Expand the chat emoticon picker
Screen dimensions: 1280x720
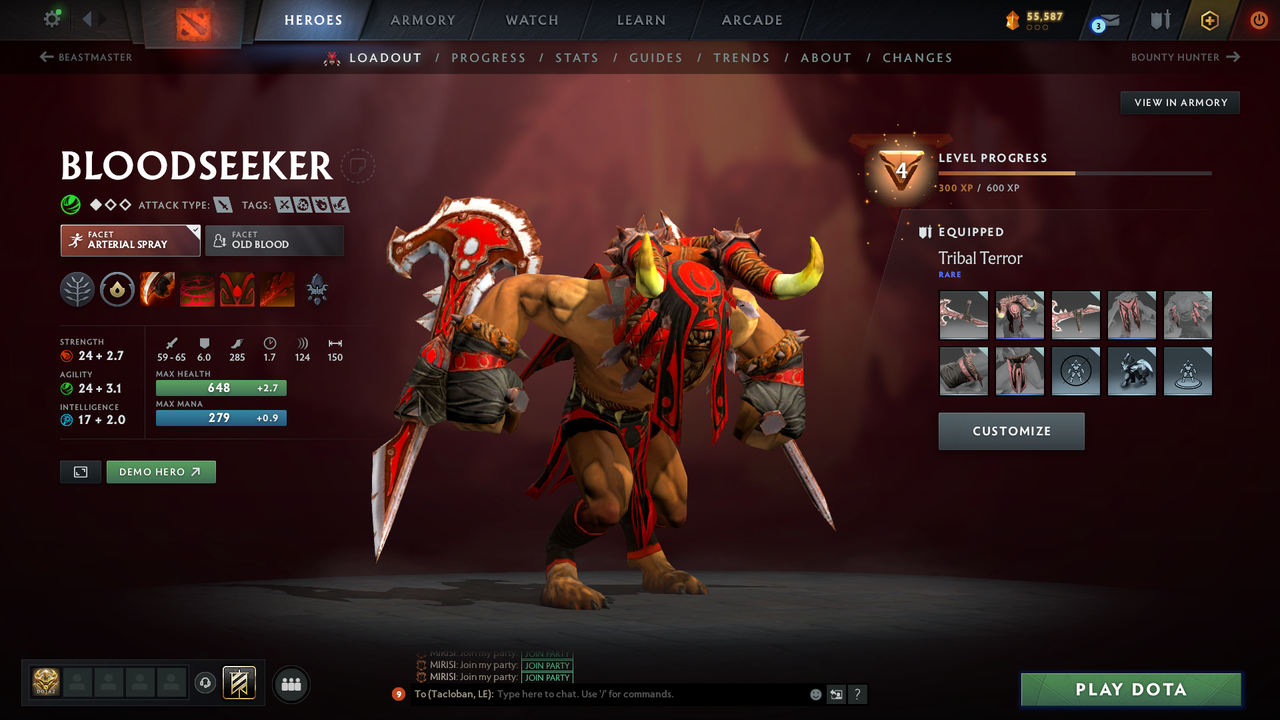tap(815, 694)
